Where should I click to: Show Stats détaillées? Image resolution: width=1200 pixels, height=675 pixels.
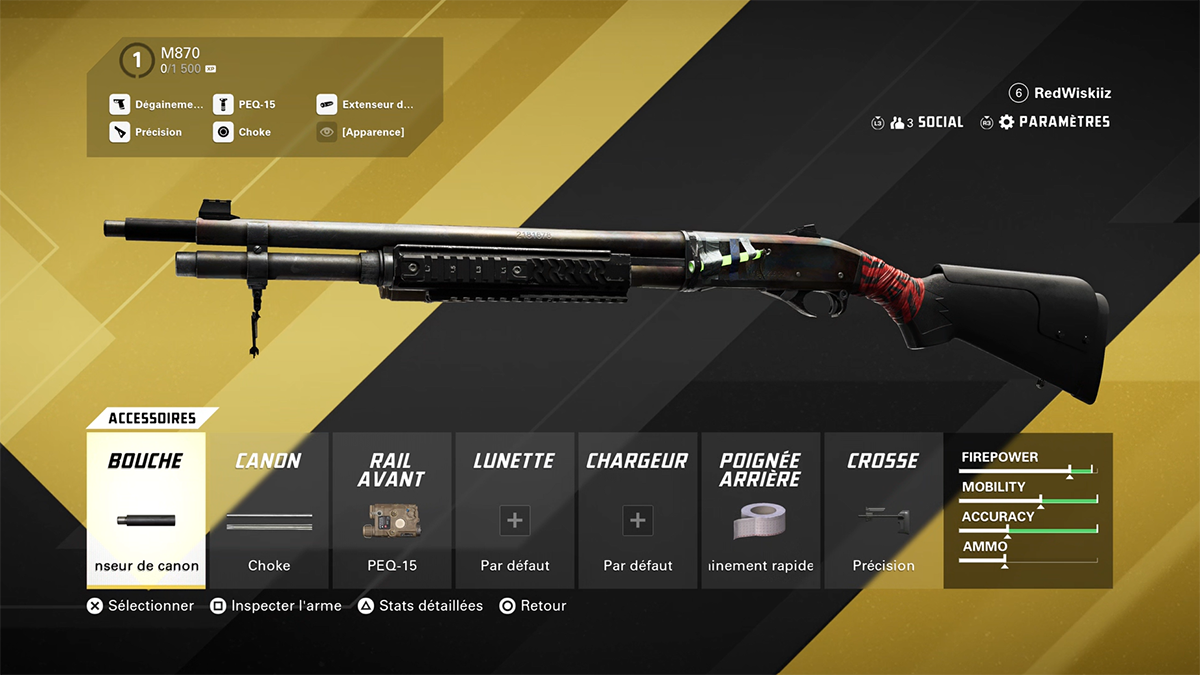pos(420,606)
